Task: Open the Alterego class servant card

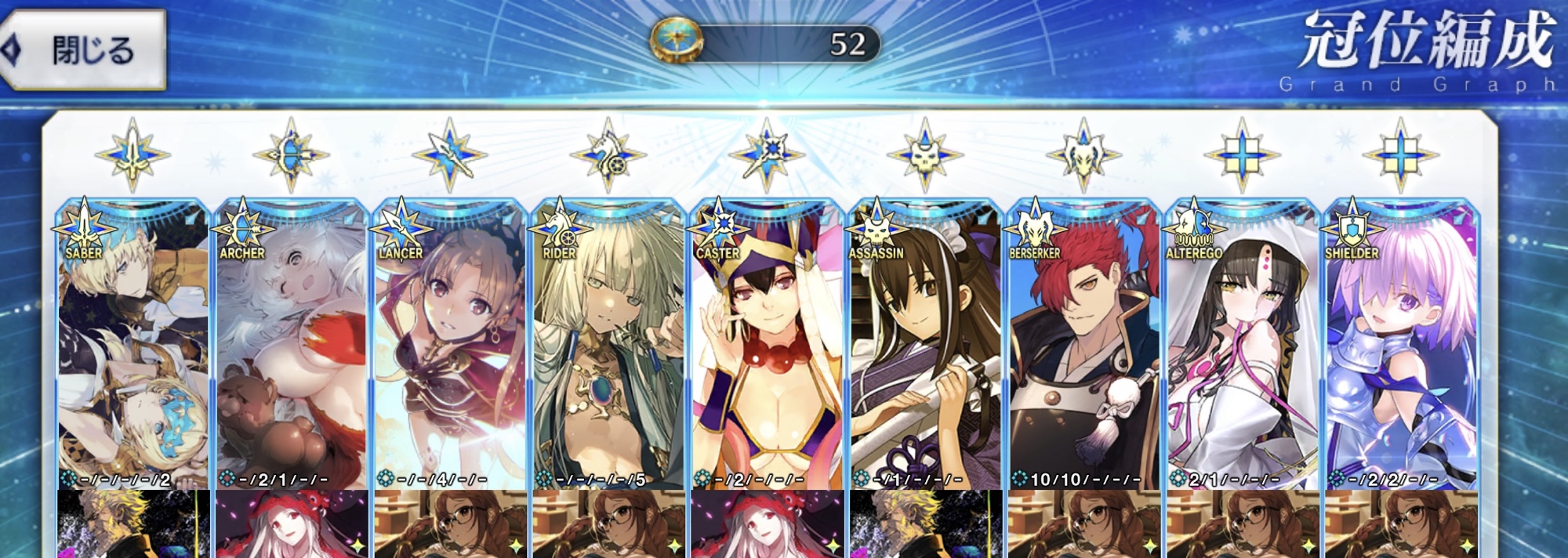Action: [1242, 345]
